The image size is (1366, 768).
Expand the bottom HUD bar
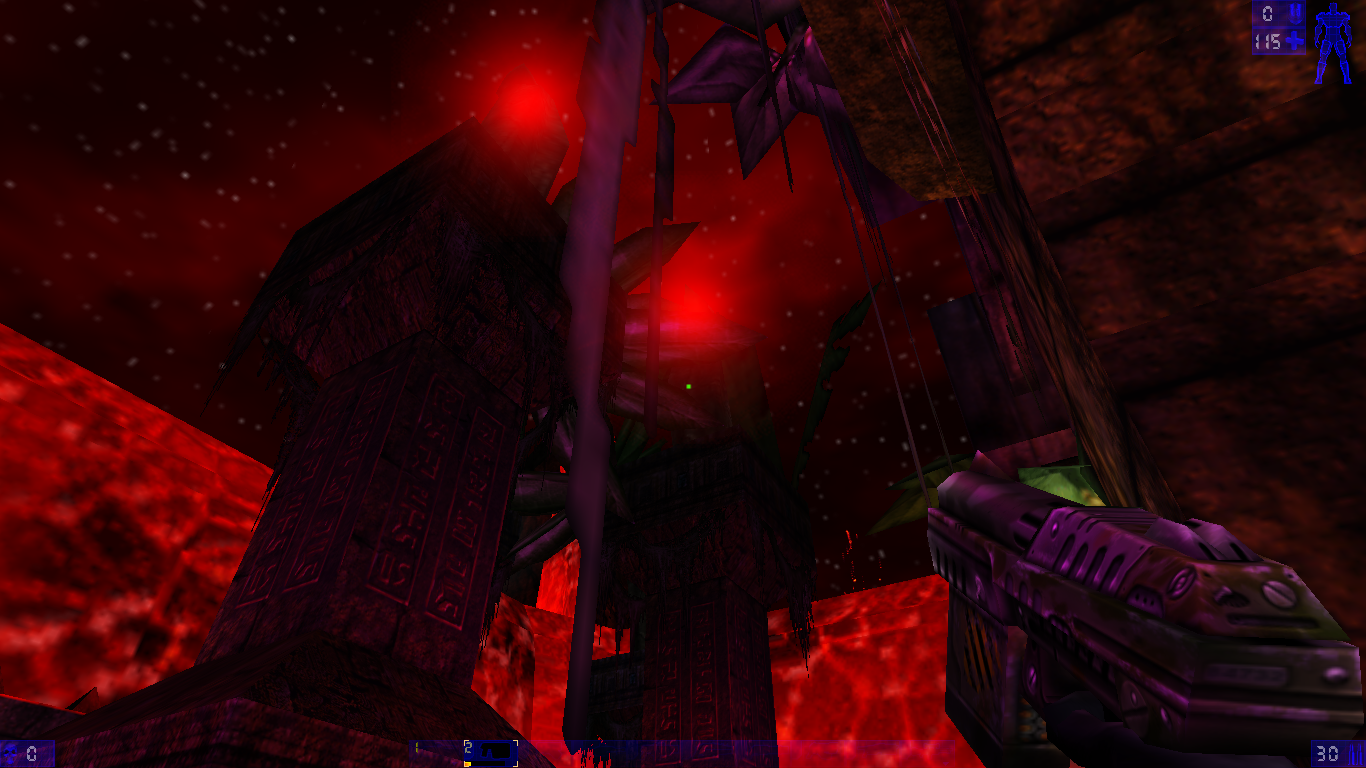pos(683,755)
